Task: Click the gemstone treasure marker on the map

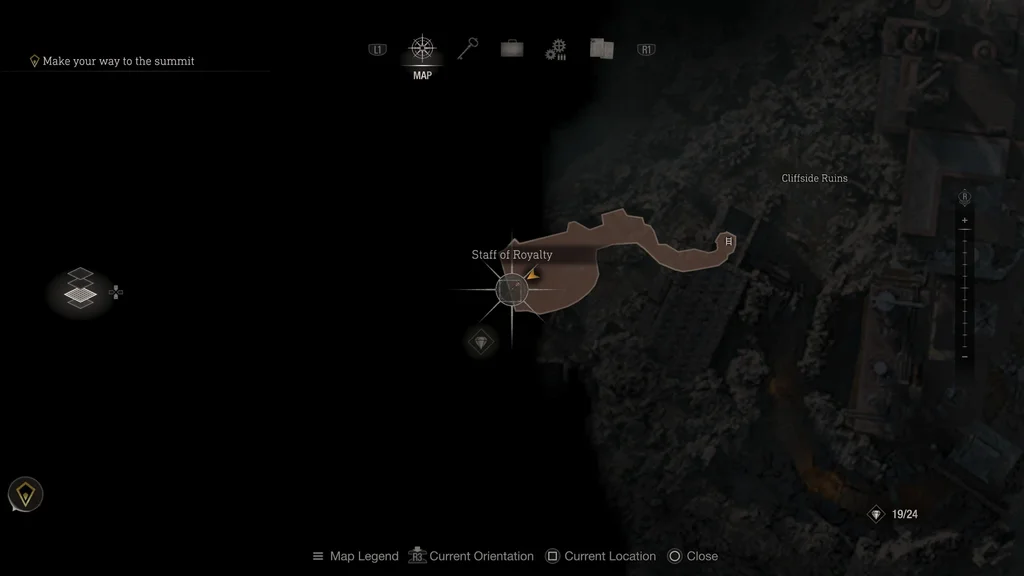Action: click(482, 343)
